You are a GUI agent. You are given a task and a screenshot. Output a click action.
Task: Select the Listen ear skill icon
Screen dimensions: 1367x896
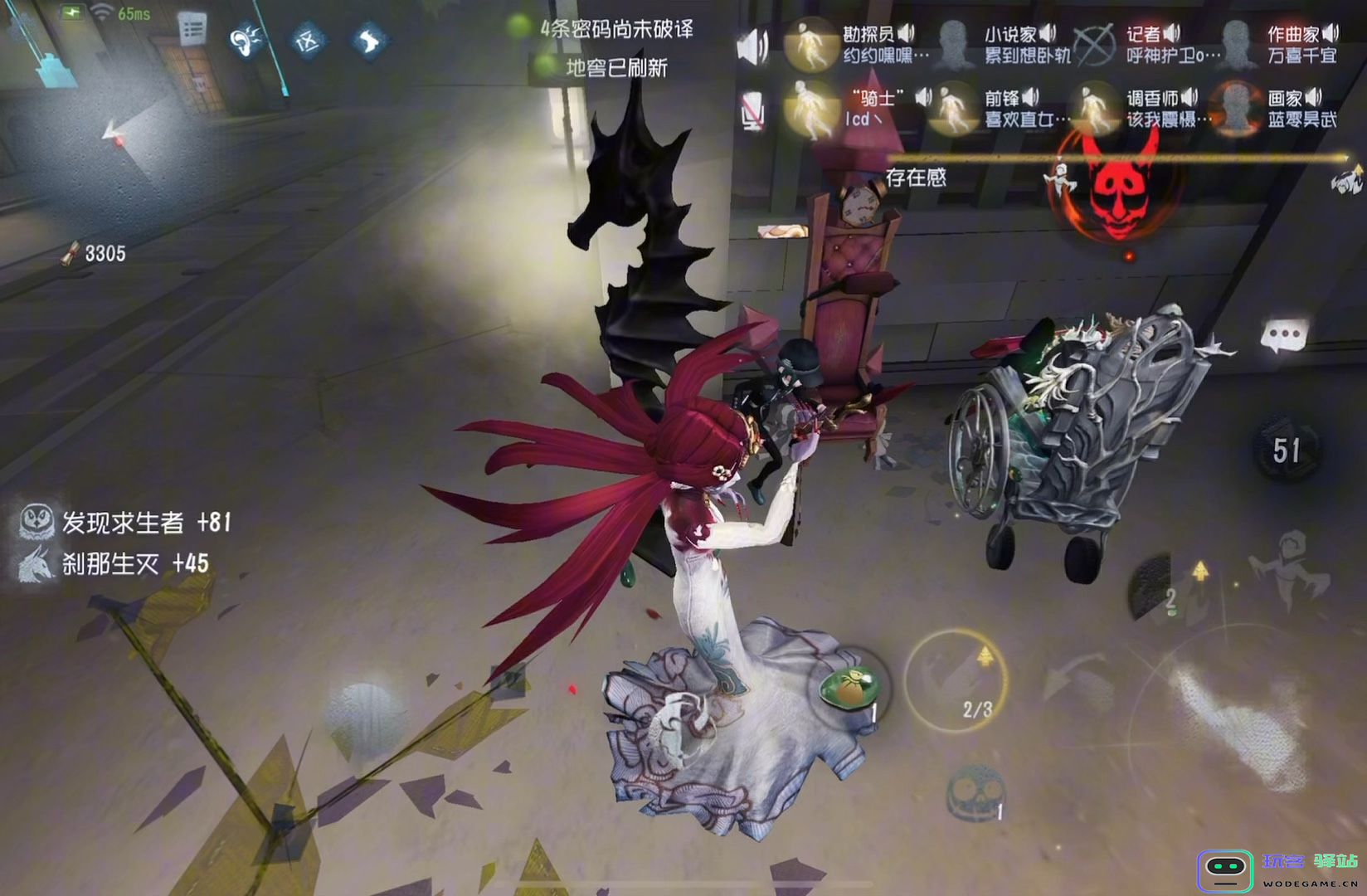click(x=243, y=40)
